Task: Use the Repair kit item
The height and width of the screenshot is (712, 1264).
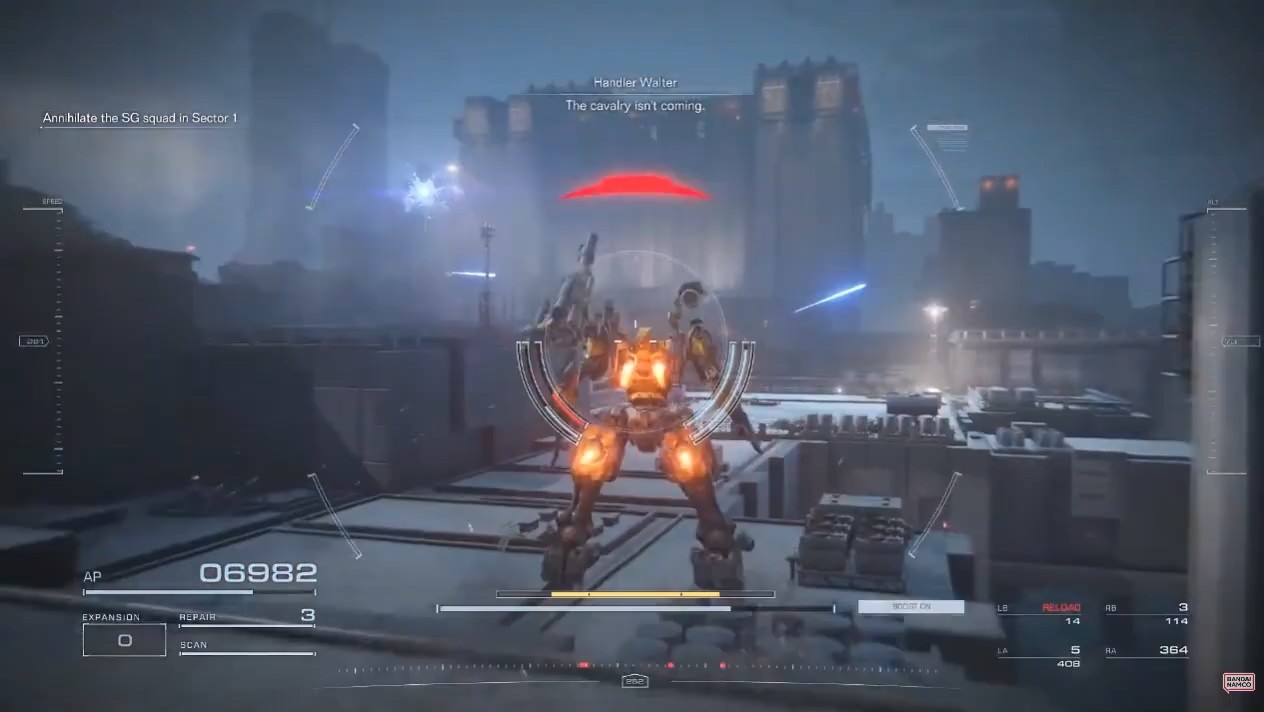Action: 247,617
